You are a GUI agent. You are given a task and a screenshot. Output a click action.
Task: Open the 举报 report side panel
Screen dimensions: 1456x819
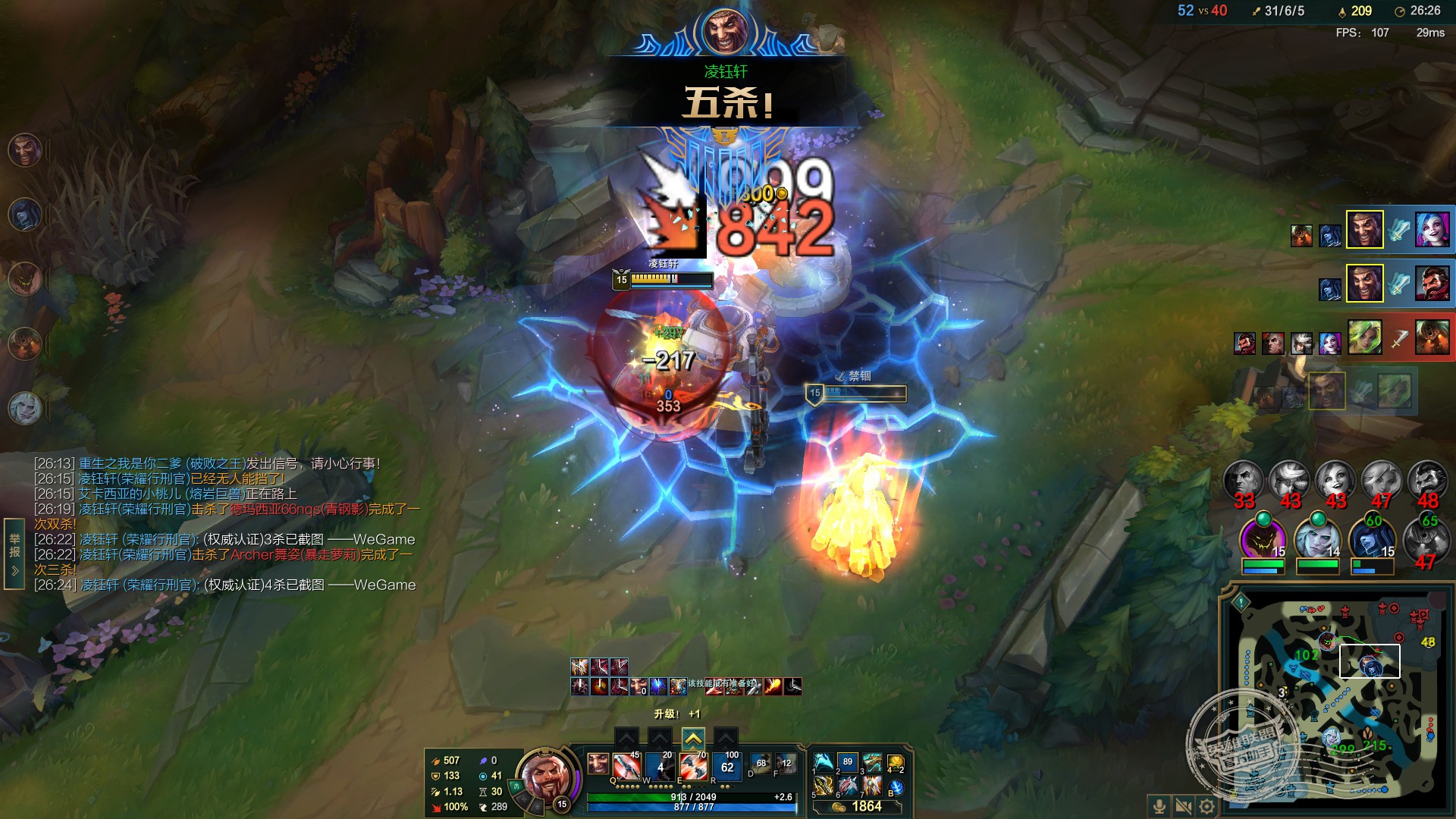[14, 553]
